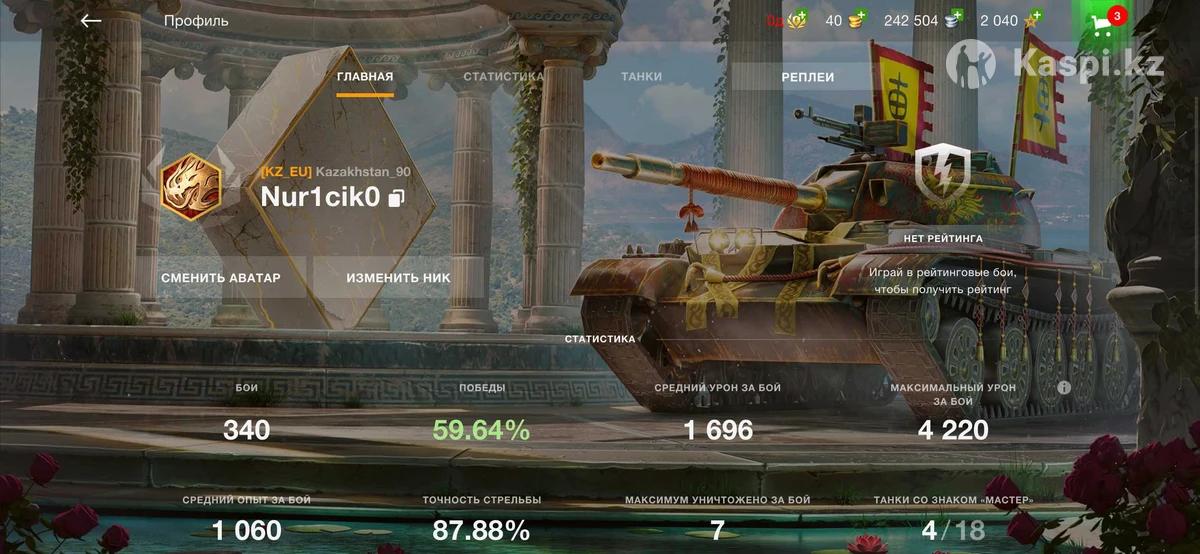Switch to the Статистика tab
1200x554 pixels.
(503, 76)
